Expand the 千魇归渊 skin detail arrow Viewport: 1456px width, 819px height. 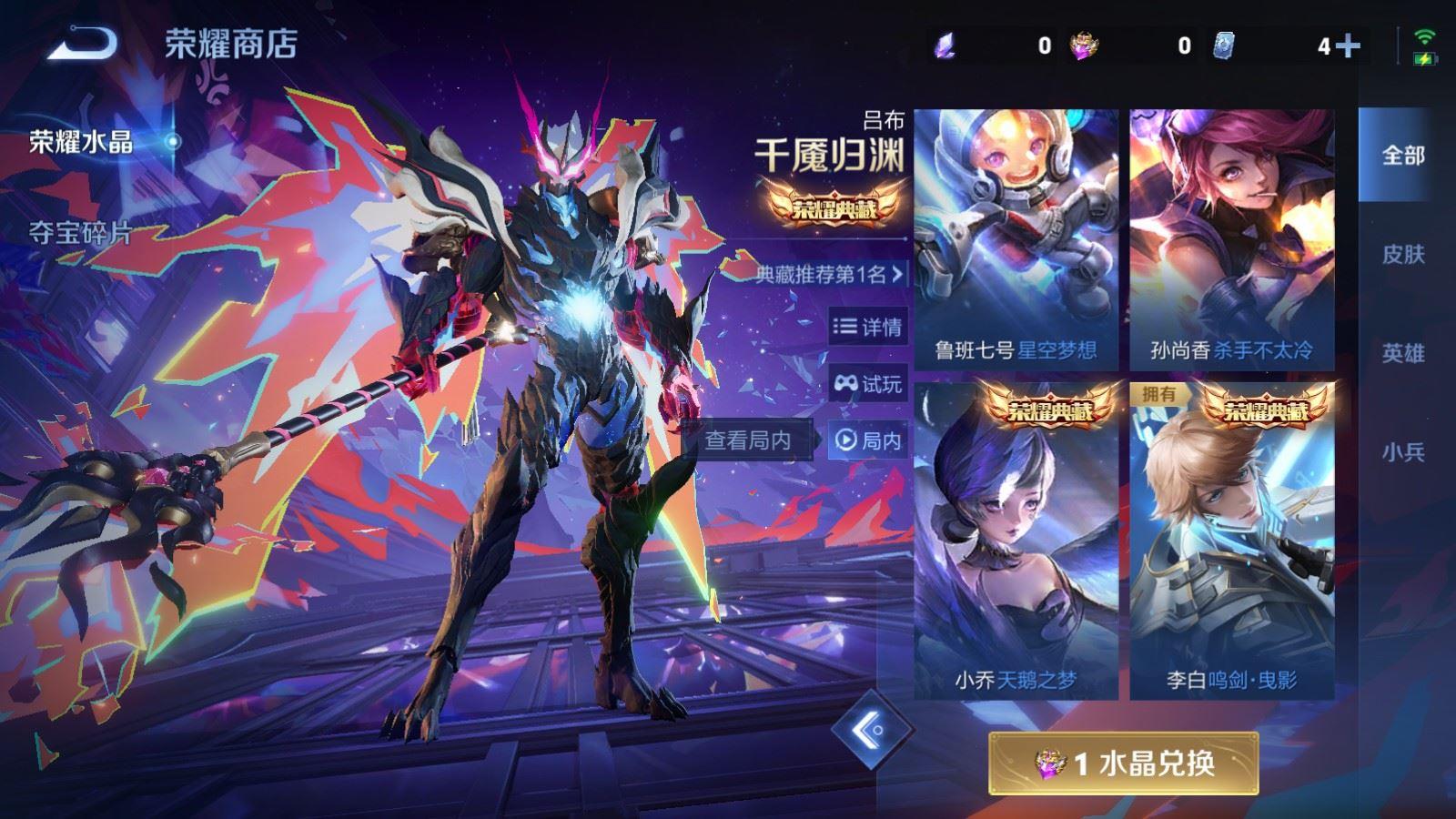pos(896,272)
